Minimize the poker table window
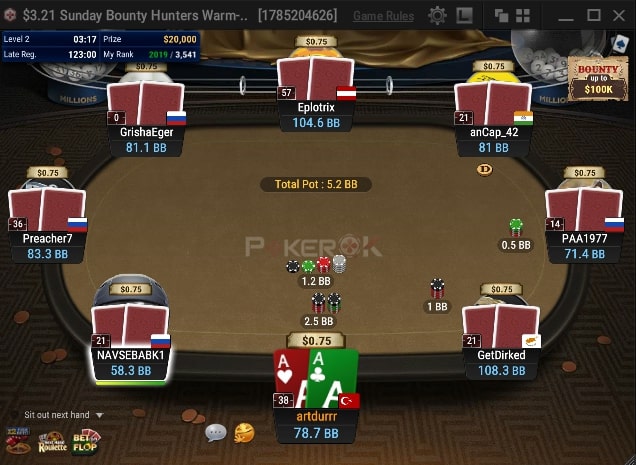 tap(565, 16)
